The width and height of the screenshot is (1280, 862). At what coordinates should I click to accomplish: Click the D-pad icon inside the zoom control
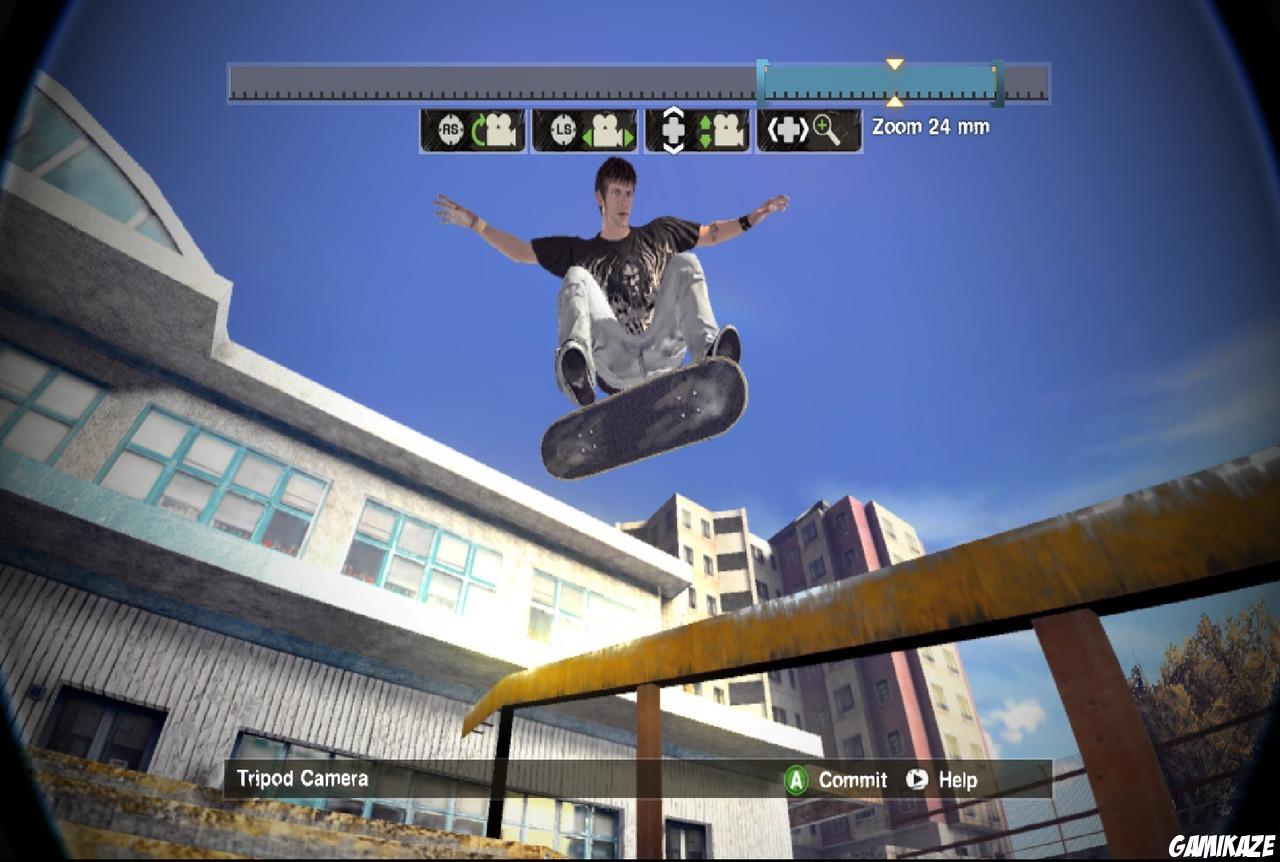[788, 128]
